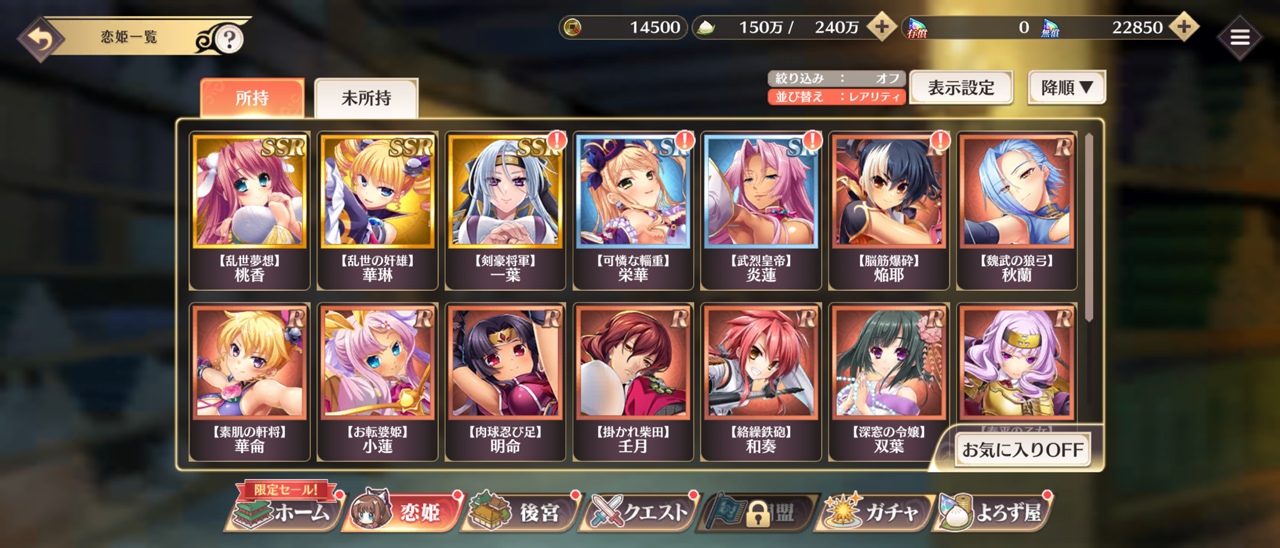Open the クエスト quest menu
This screenshot has width=1280, height=548.
(640, 512)
